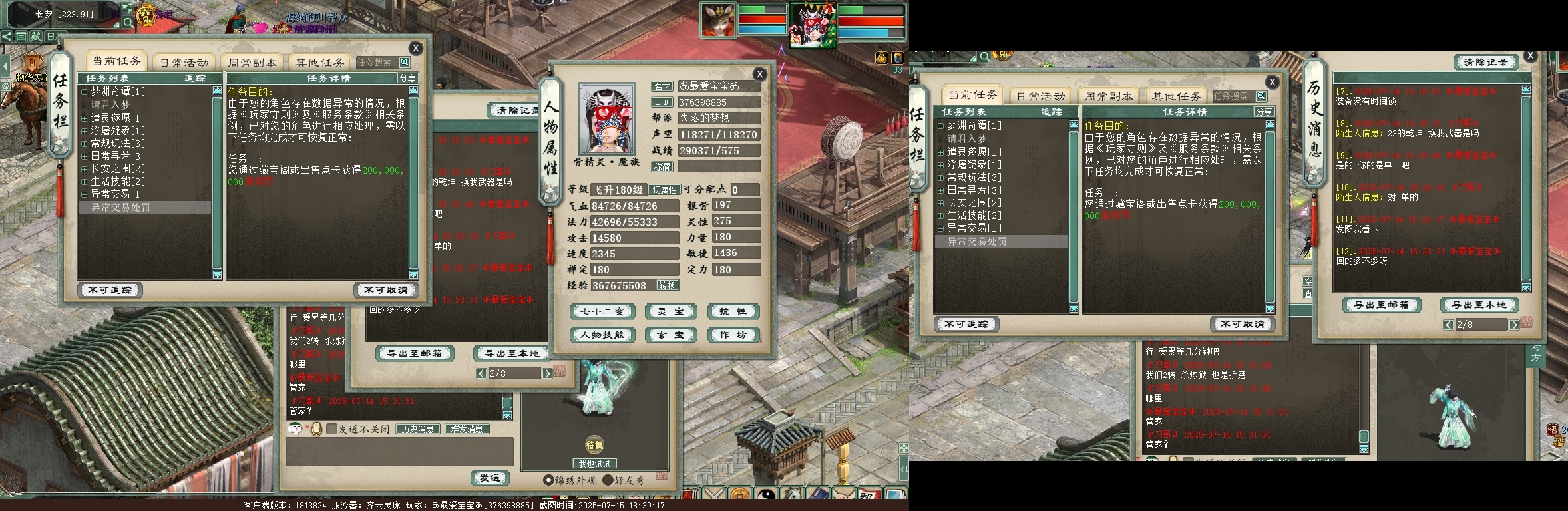The height and width of the screenshot is (511, 1568).
Task: Click the 群发消息 mass message button
Action: click(467, 429)
